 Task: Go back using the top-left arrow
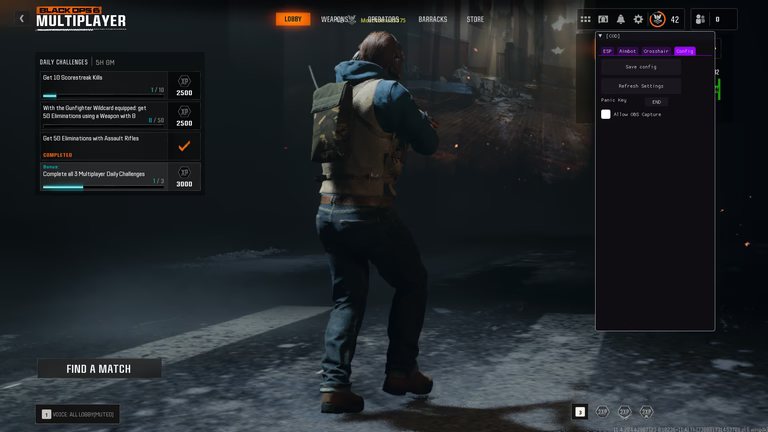22,18
